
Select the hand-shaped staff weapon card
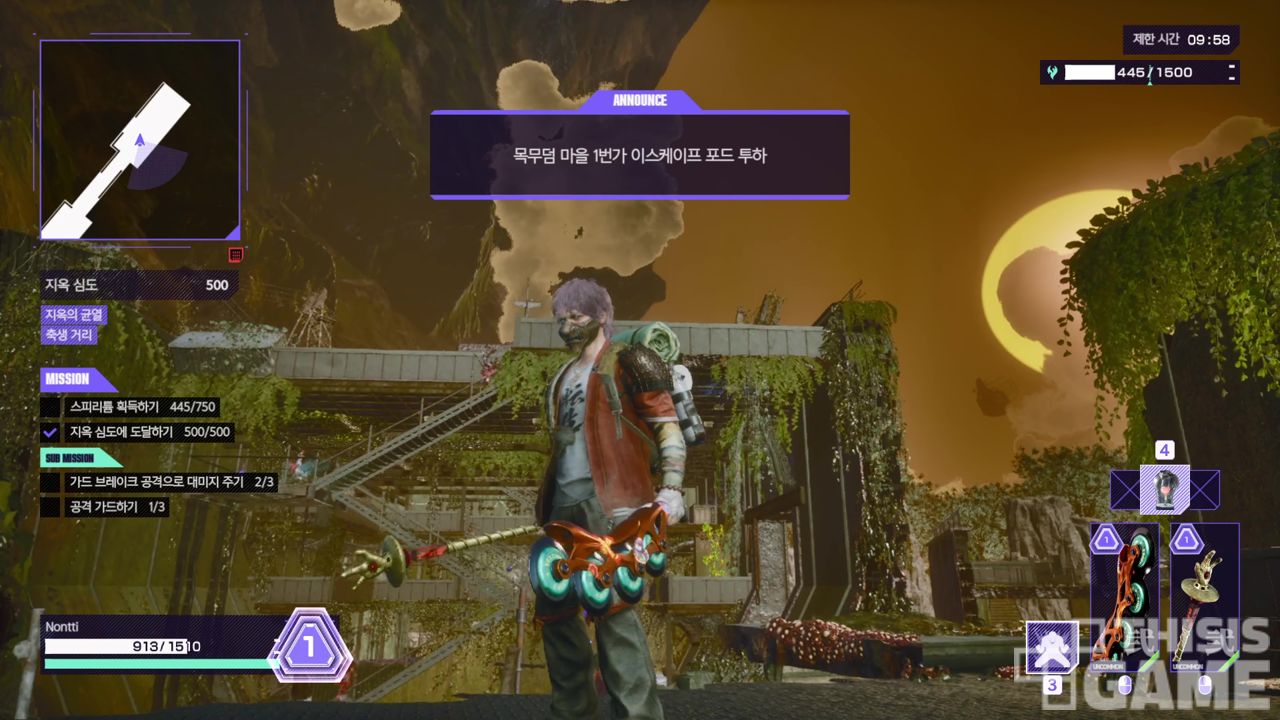pos(1204,597)
